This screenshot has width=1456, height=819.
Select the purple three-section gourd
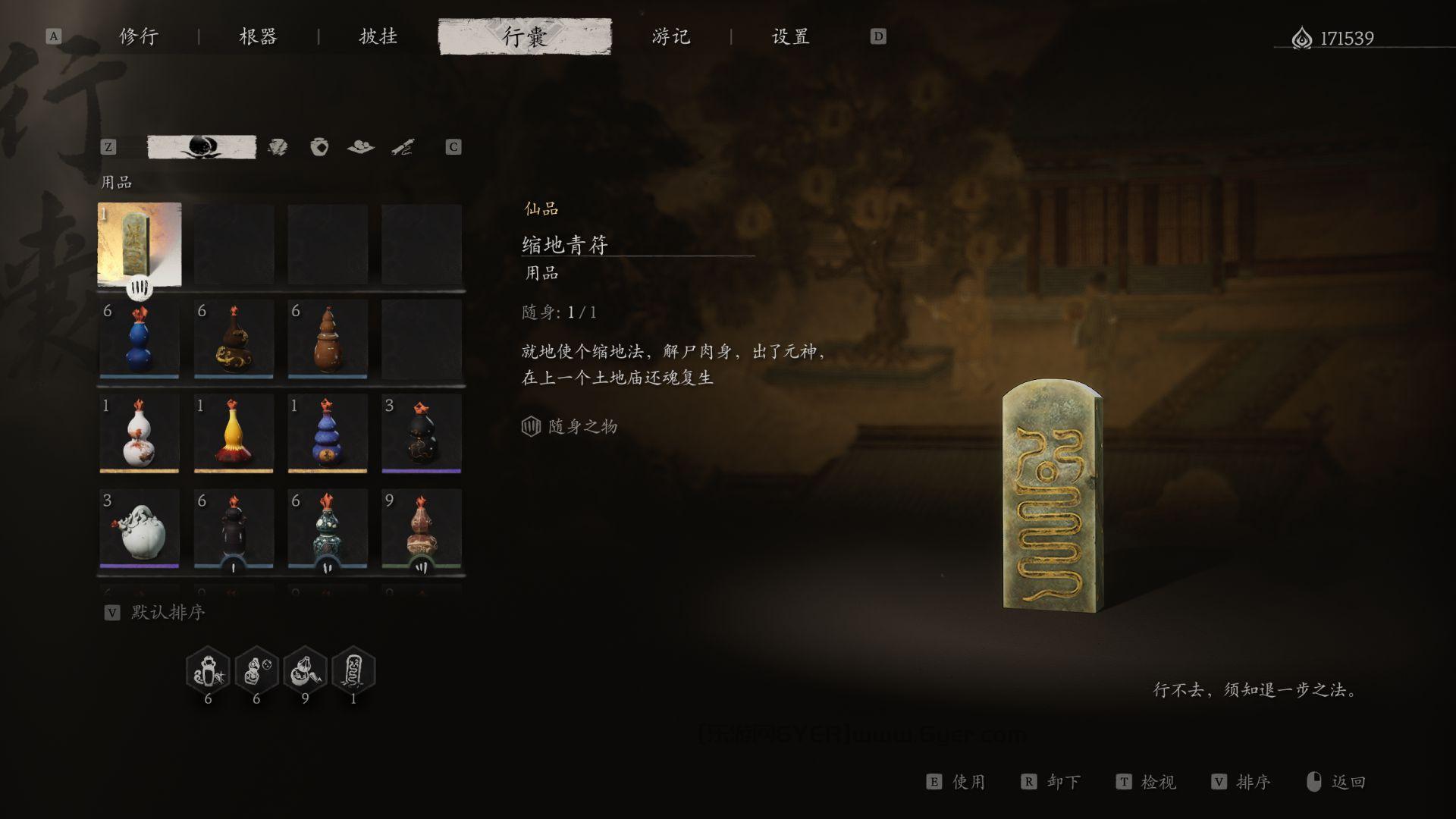[x=328, y=434]
